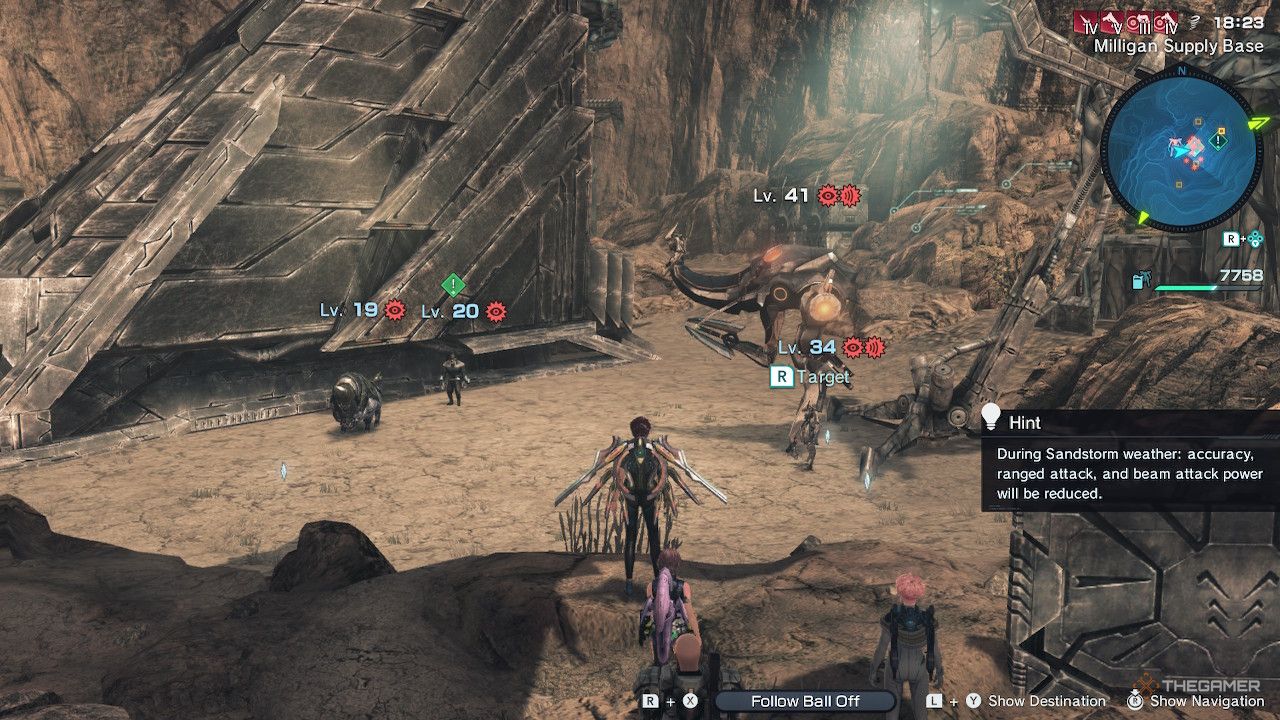Click the green quest marker on the minimap
1280x720 pixels.
pyautogui.click(x=1218, y=142)
